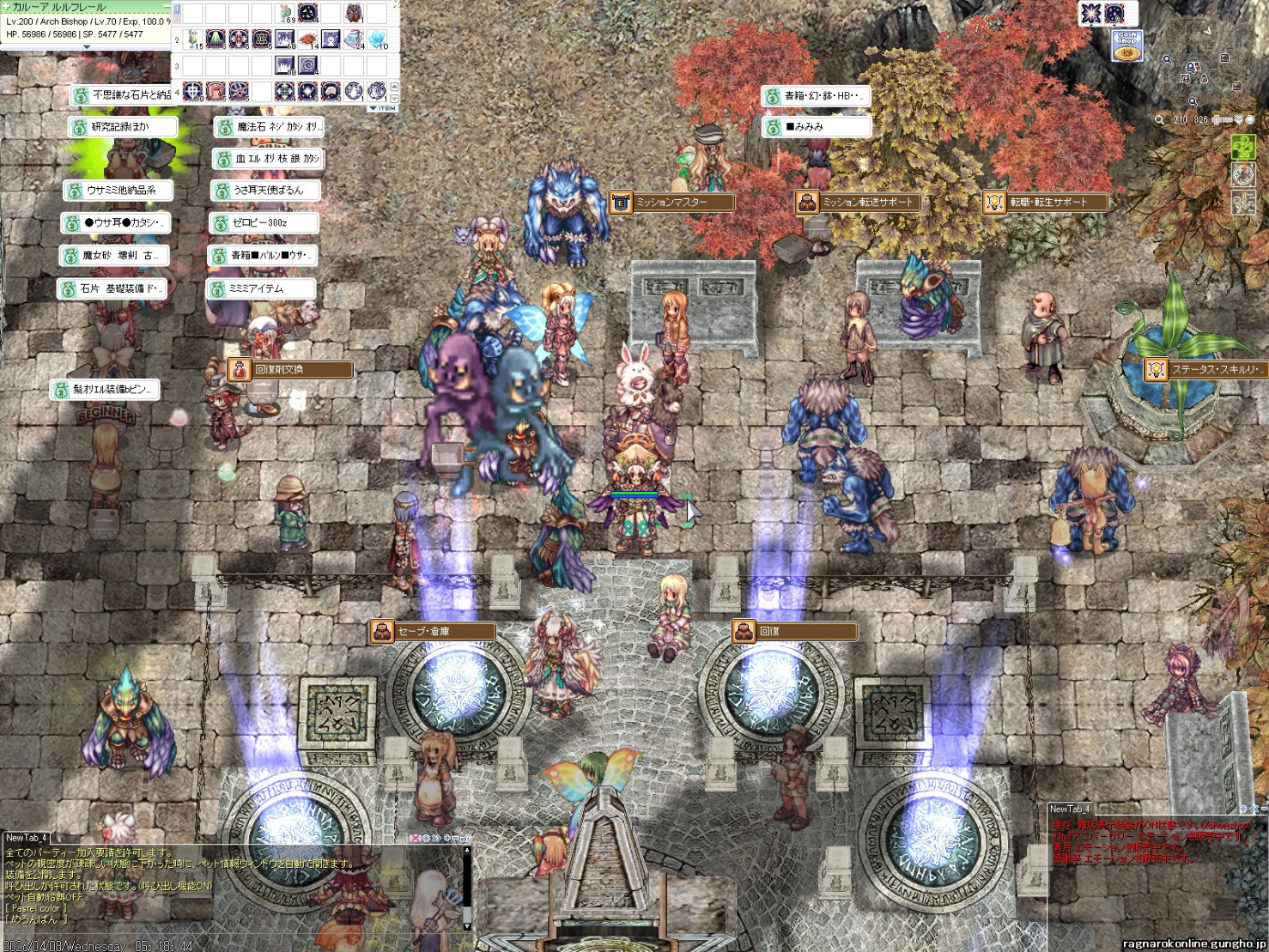Open the Cash Shop

click(x=1126, y=45)
